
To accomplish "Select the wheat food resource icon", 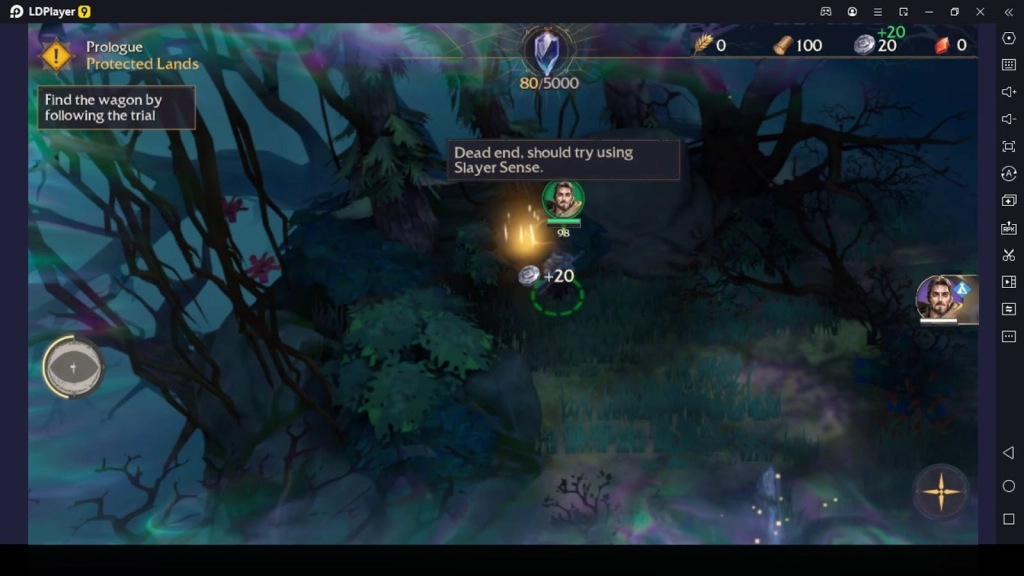I will point(703,45).
